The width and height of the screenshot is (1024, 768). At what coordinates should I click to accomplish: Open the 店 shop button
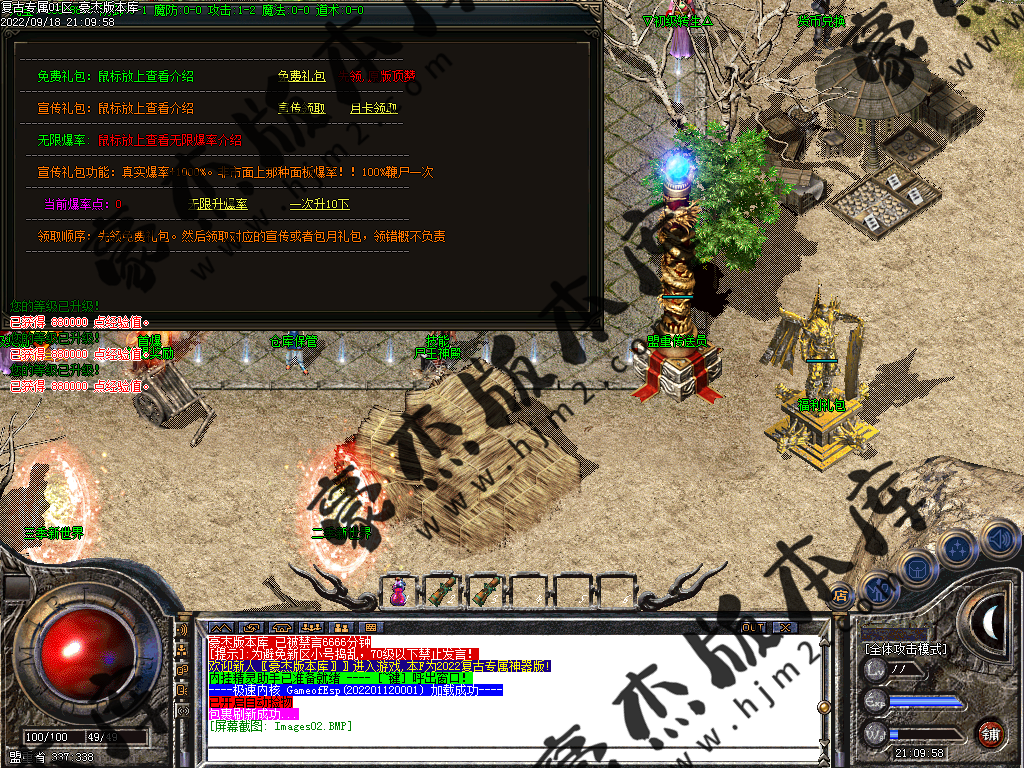click(x=841, y=593)
